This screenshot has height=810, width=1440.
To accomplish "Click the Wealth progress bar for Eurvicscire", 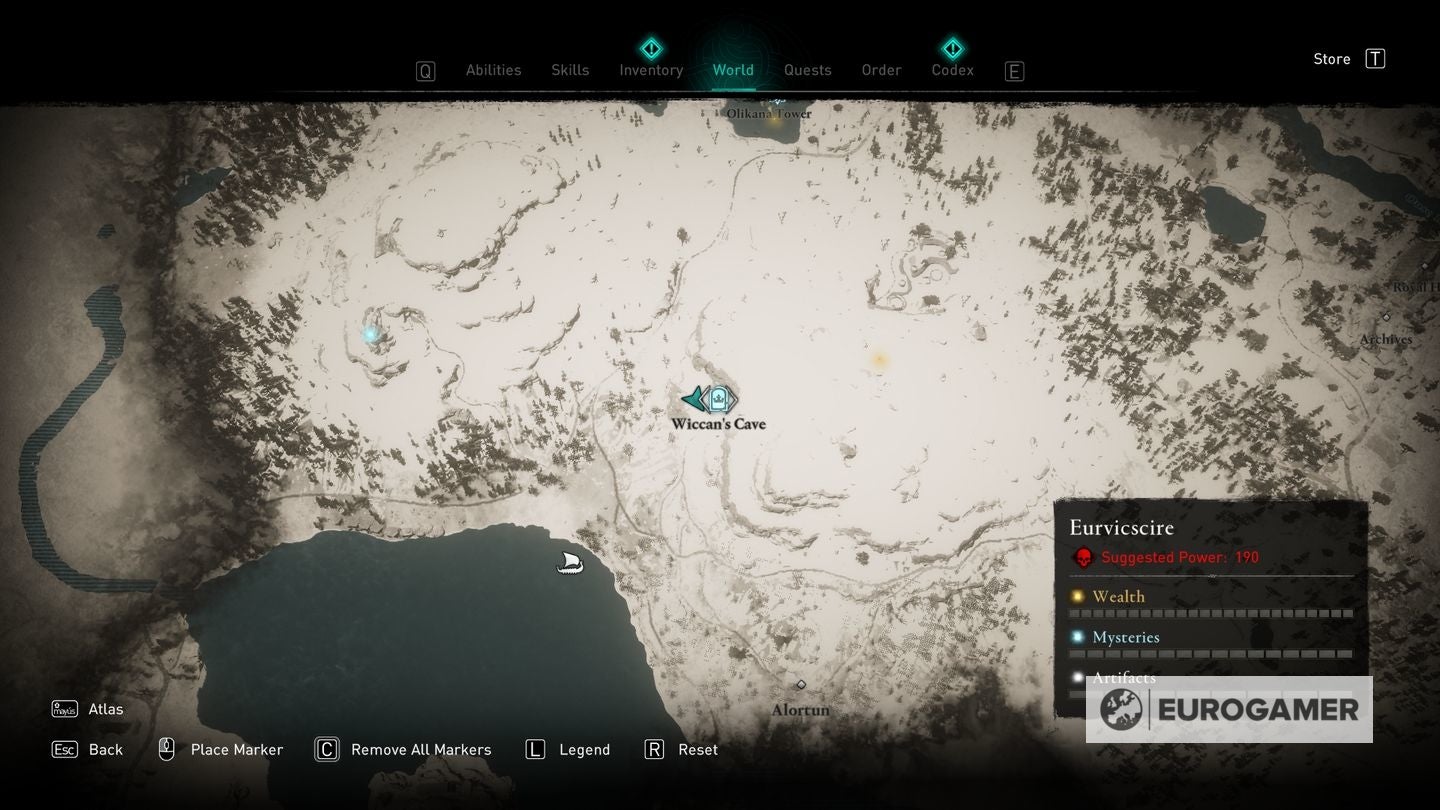I will point(1210,613).
